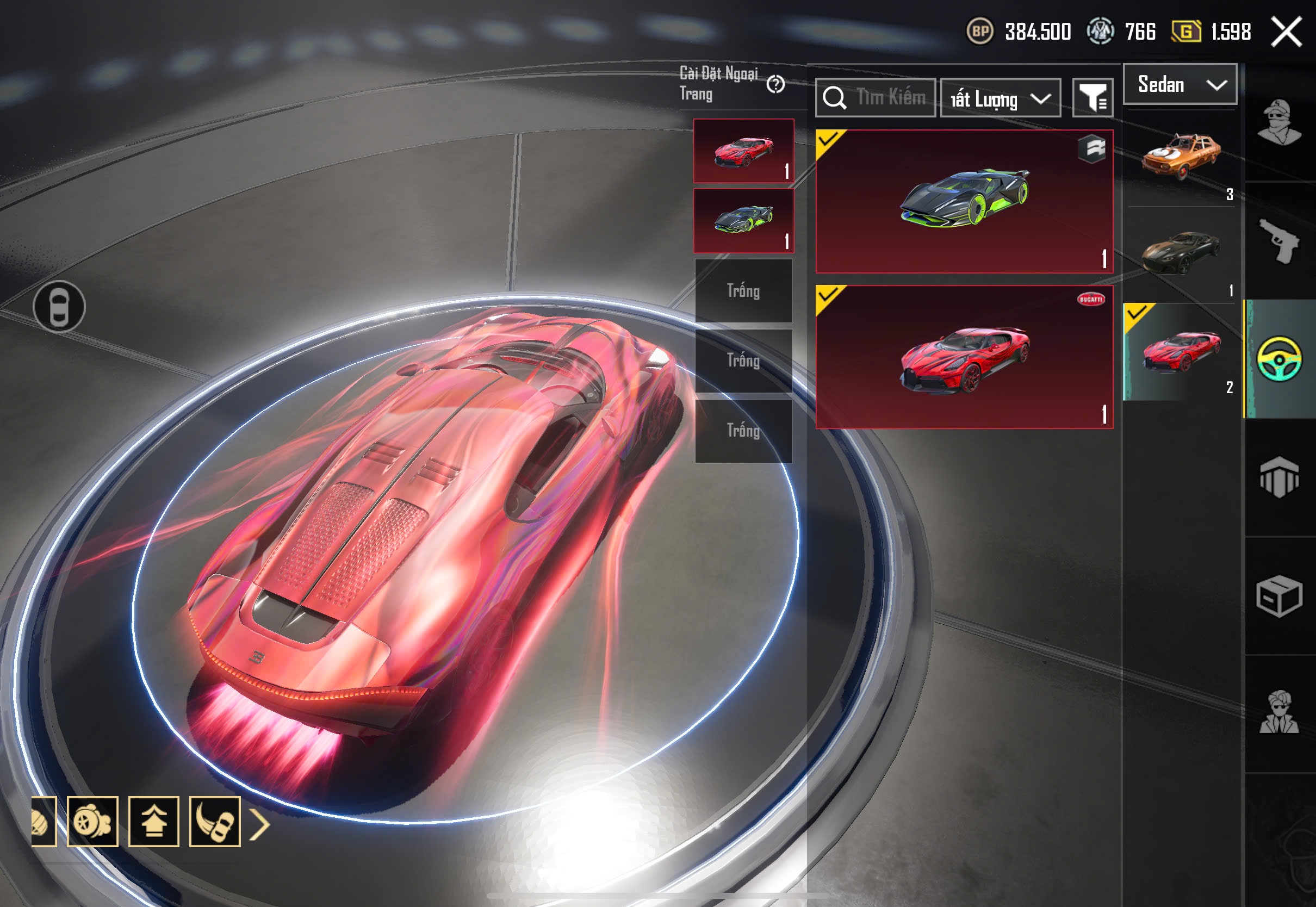
Task: Open the Sedan vehicle type dropdown
Action: click(1180, 85)
